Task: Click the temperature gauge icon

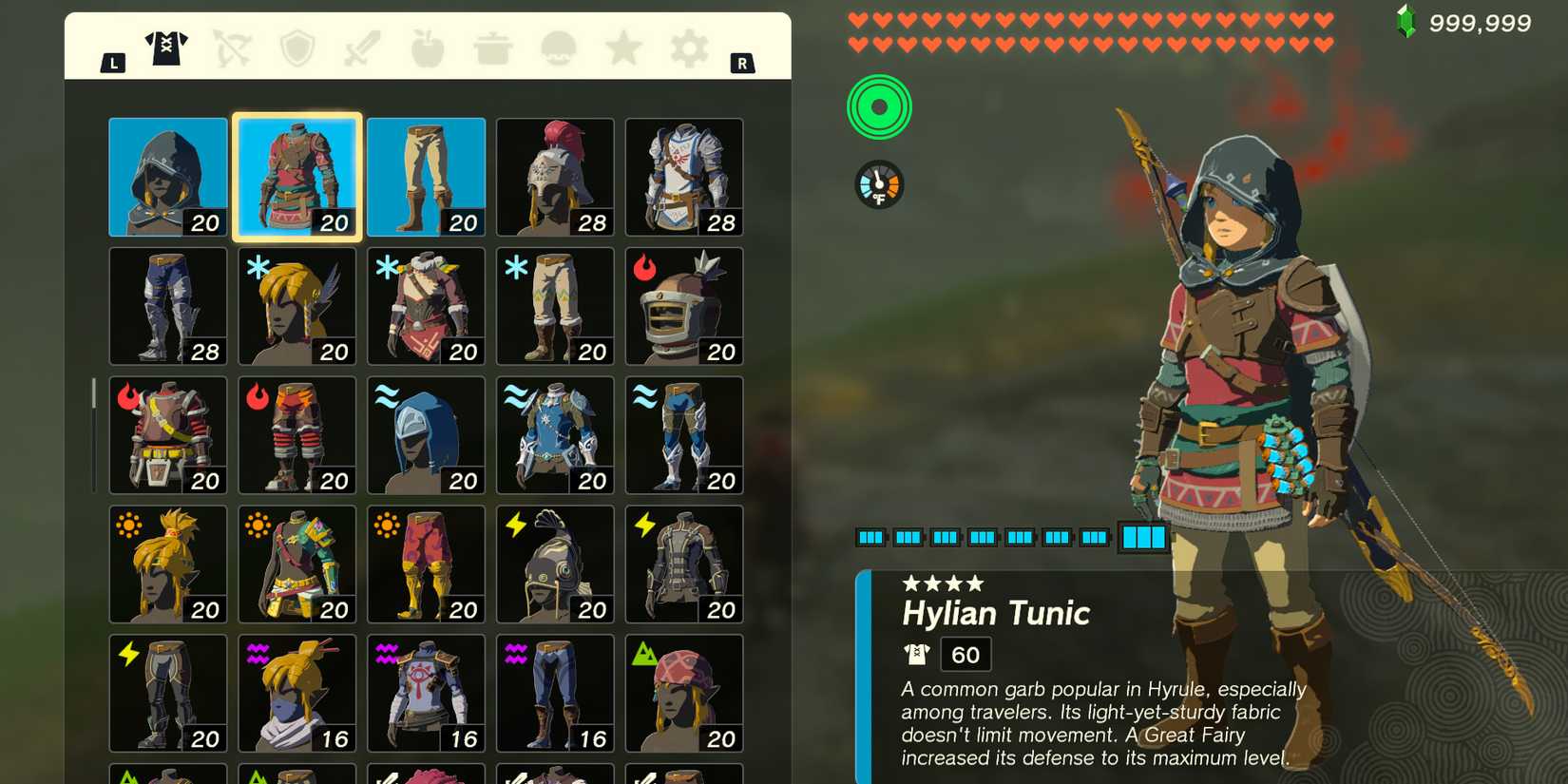Action: pos(879,182)
